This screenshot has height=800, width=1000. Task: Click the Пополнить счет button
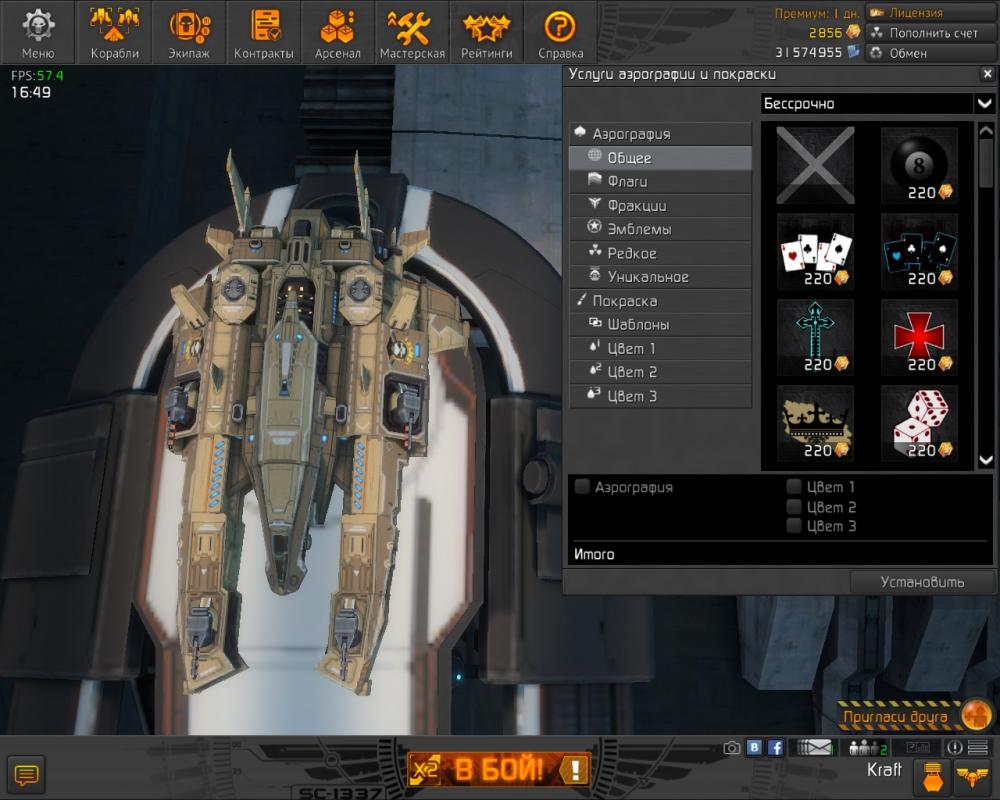click(924, 33)
